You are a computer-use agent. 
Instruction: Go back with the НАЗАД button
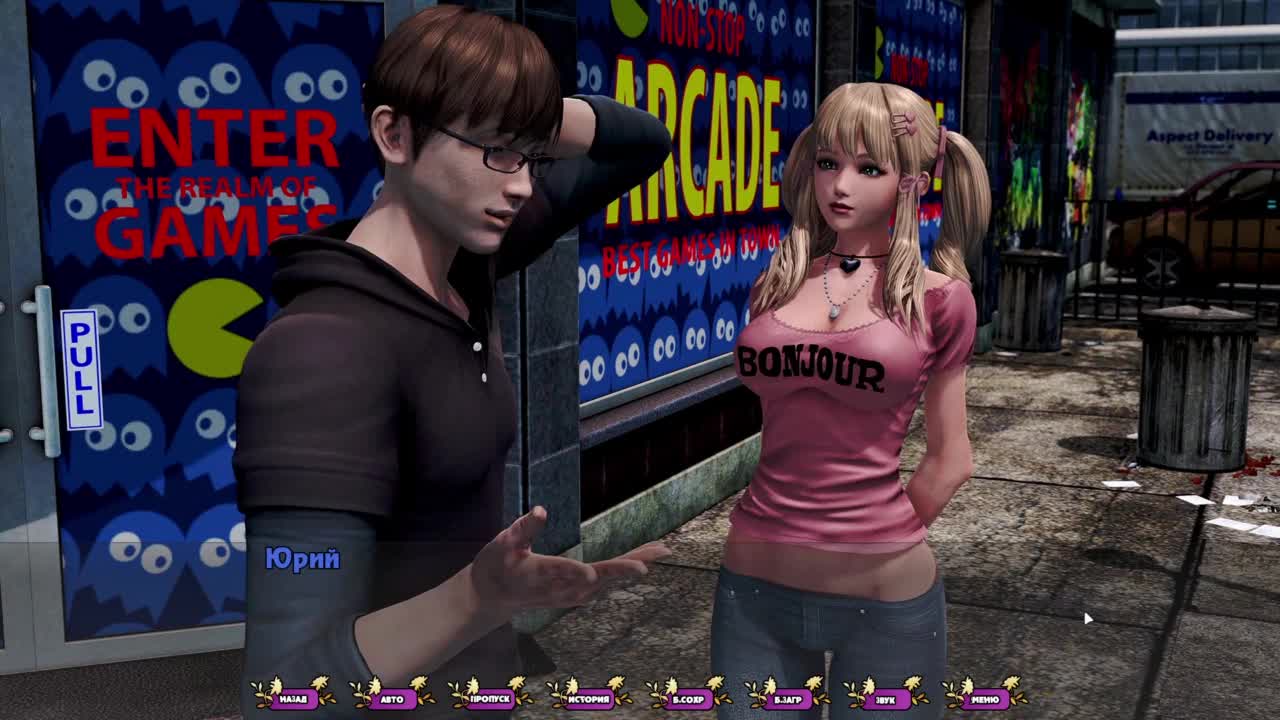293,698
